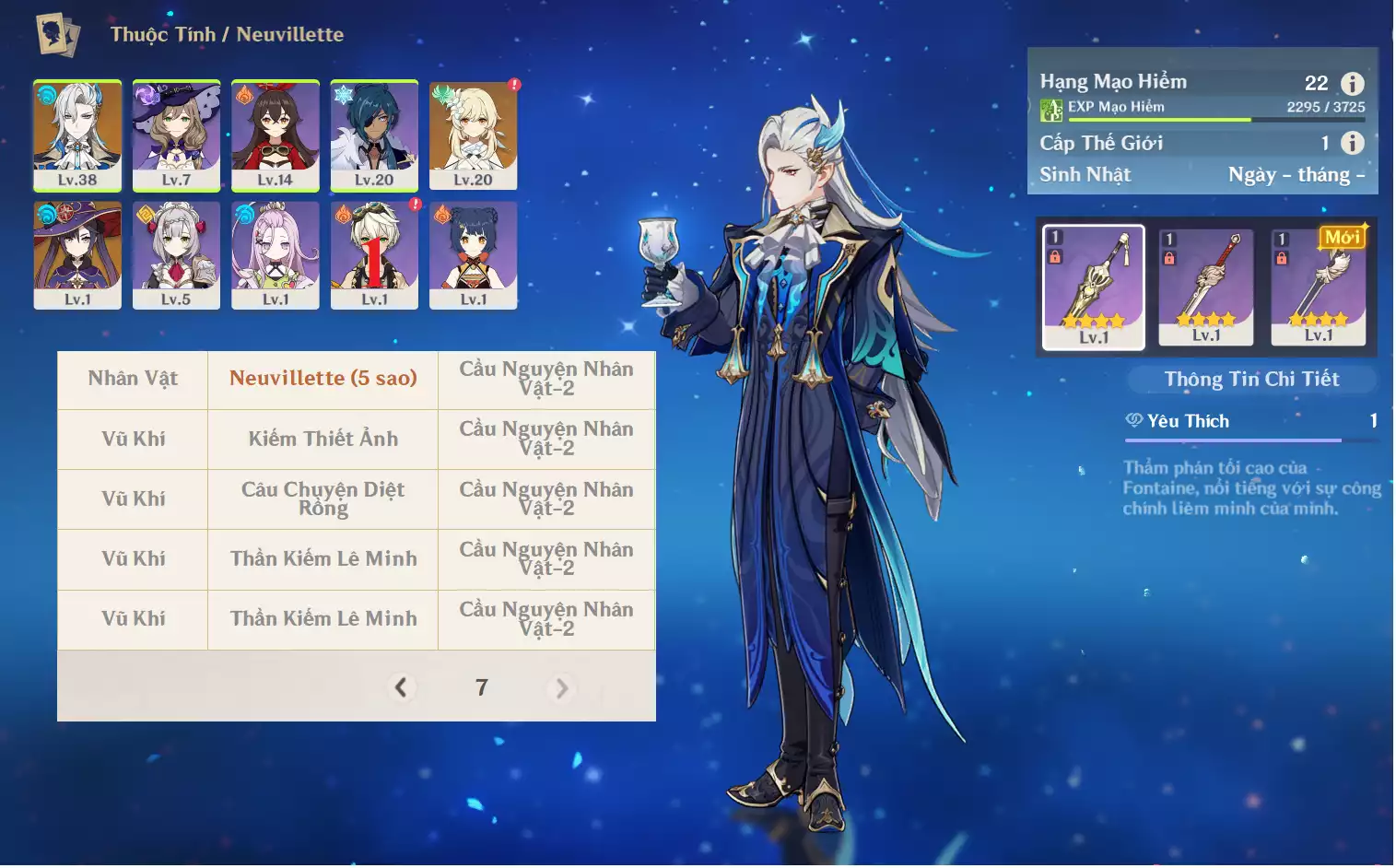Open the Thông Tin Chi Tiết details button
Viewport: 1396px width, 868px height.
coord(1251,379)
